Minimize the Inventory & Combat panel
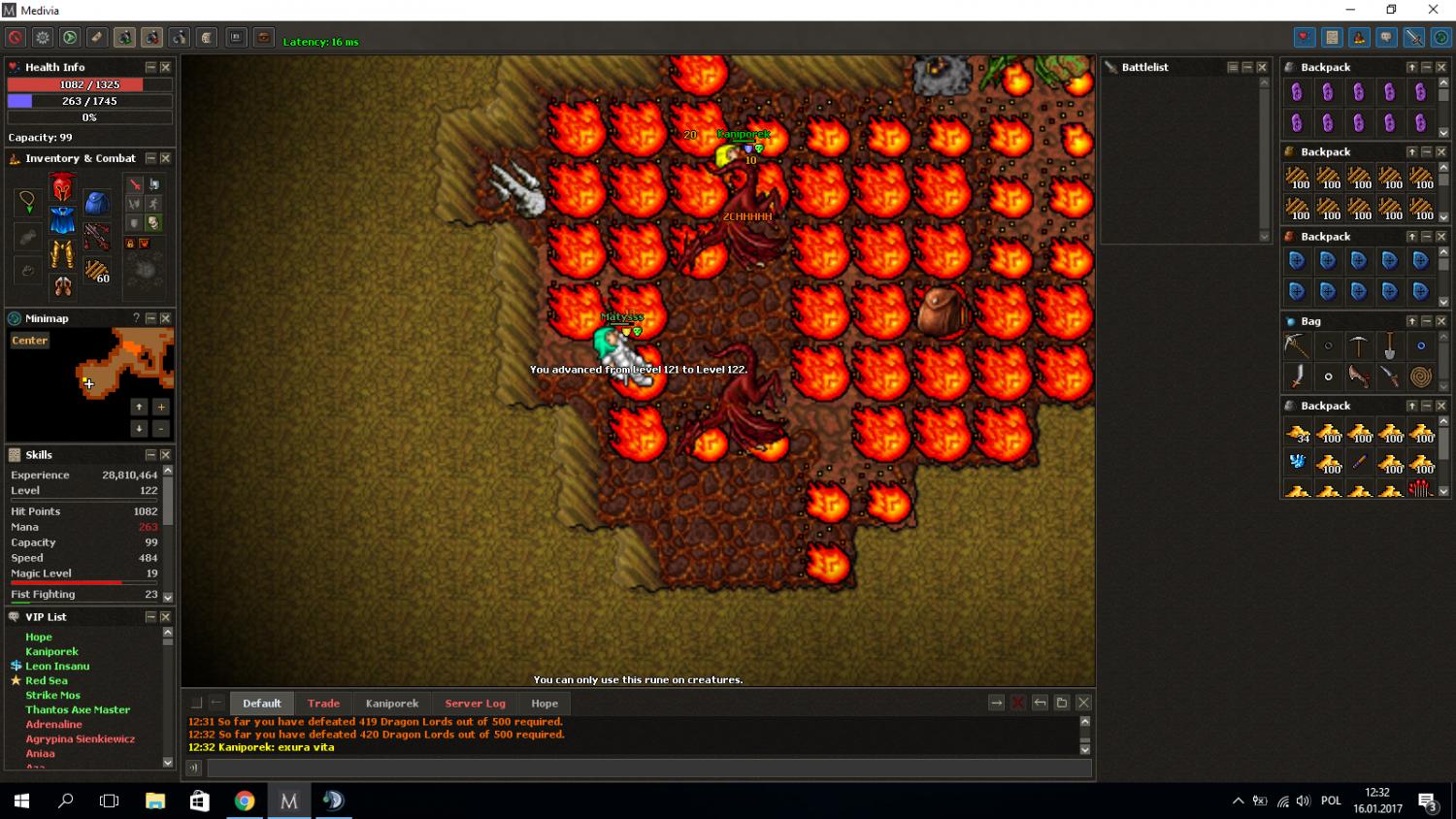 150,158
